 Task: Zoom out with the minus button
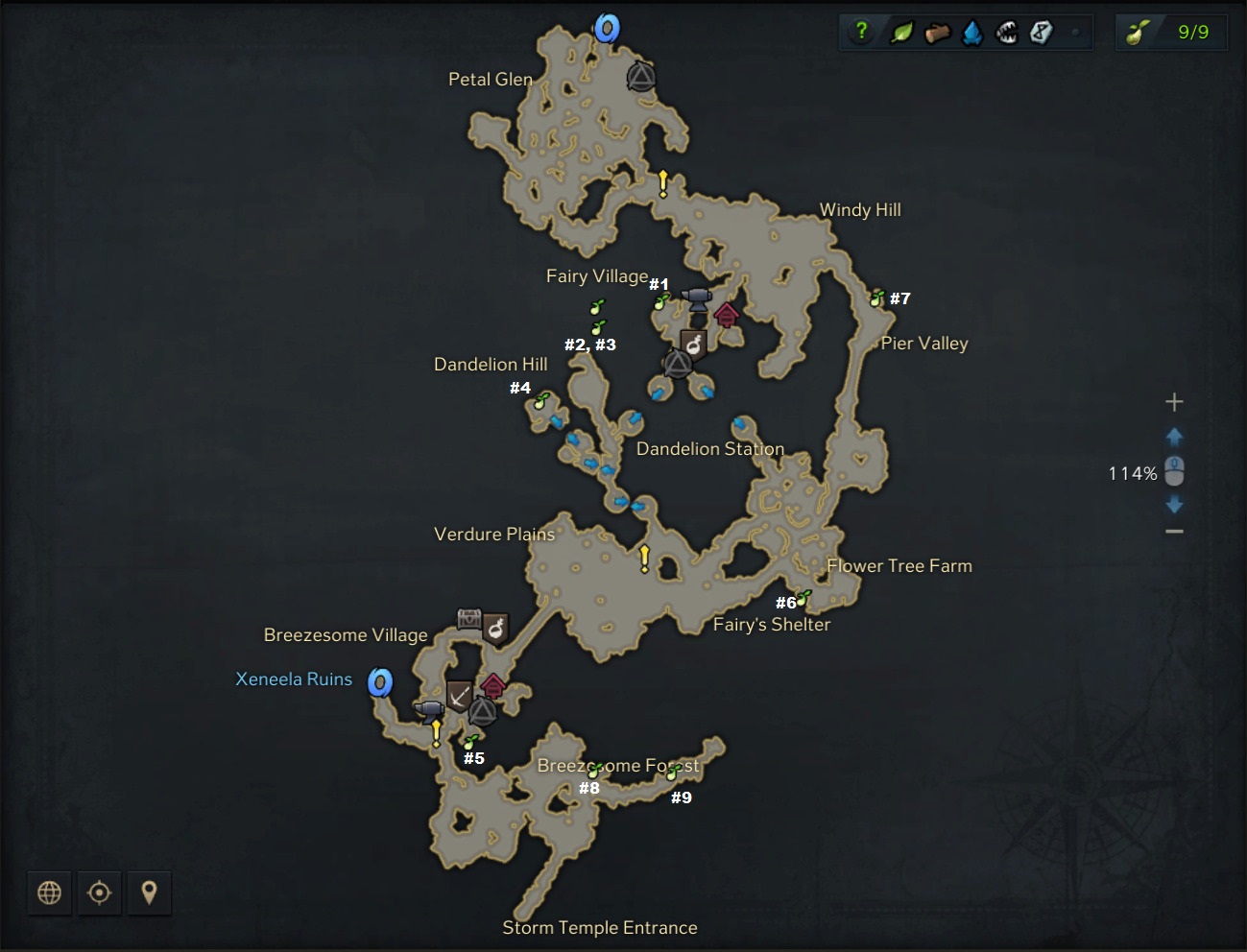pos(1174,532)
